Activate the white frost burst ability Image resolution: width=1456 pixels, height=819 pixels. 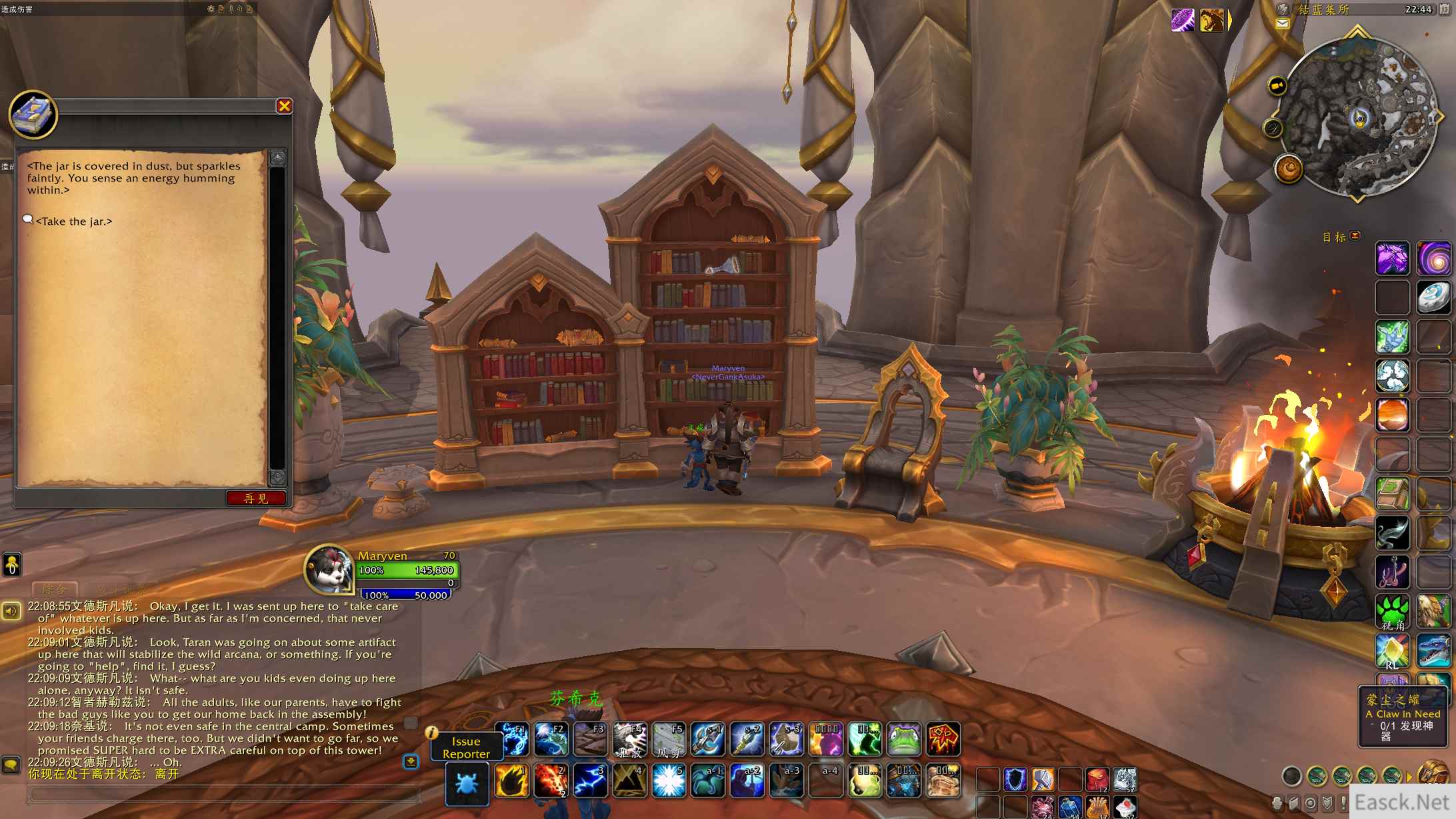coord(669,780)
